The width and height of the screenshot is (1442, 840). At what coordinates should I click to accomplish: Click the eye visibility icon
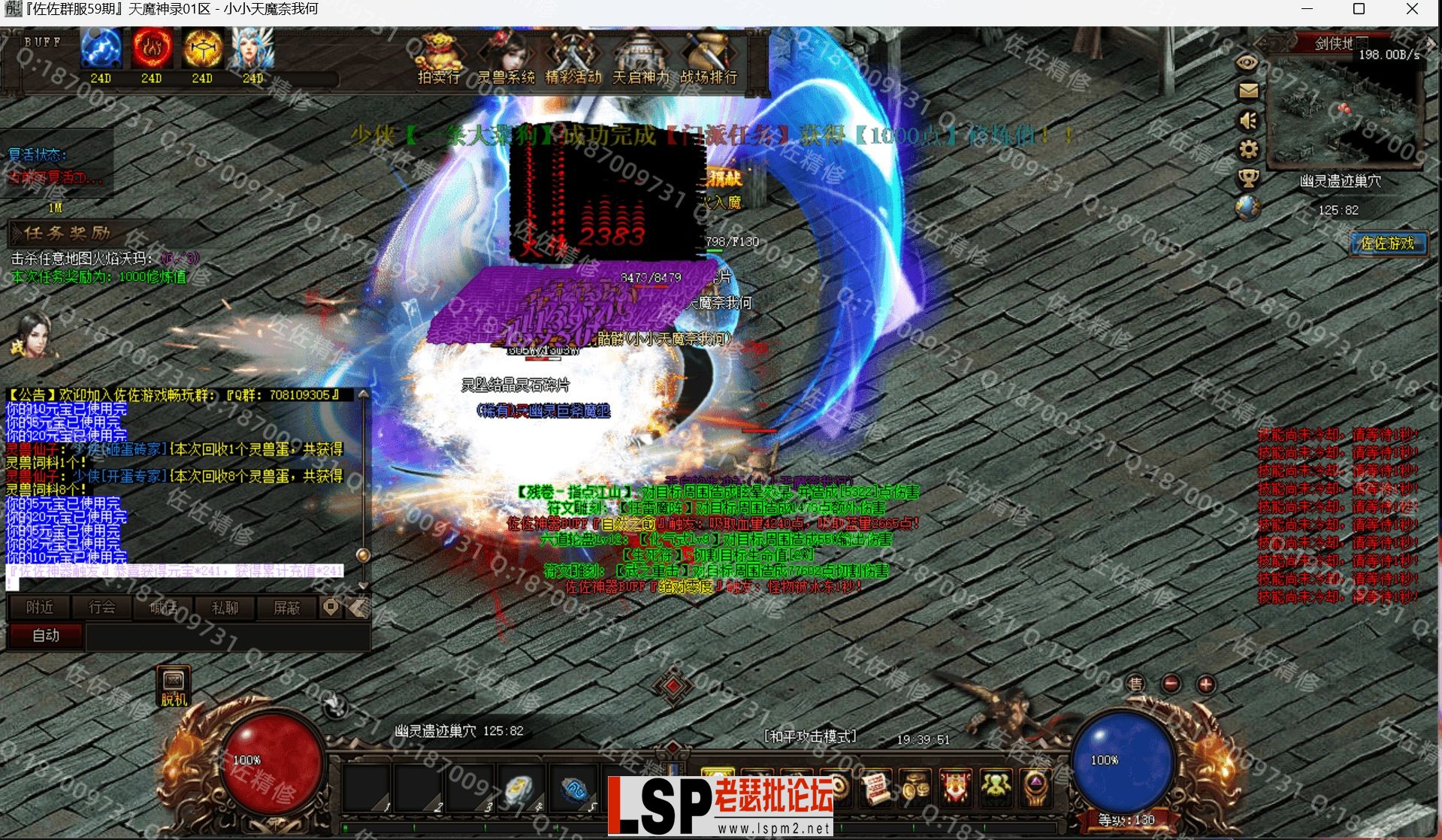click(x=1247, y=63)
